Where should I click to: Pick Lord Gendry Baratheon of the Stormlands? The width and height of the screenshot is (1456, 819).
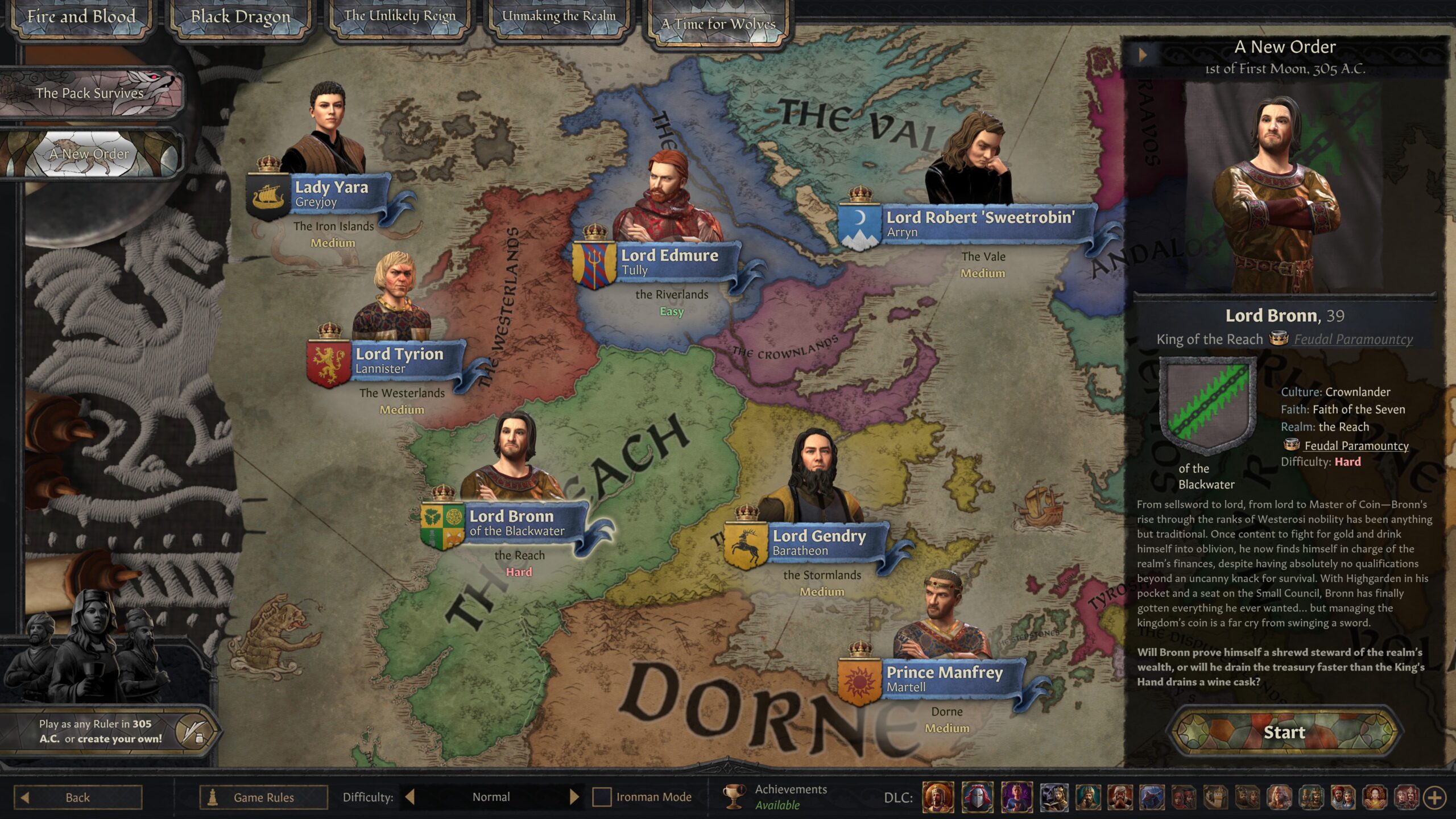point(819,543)
